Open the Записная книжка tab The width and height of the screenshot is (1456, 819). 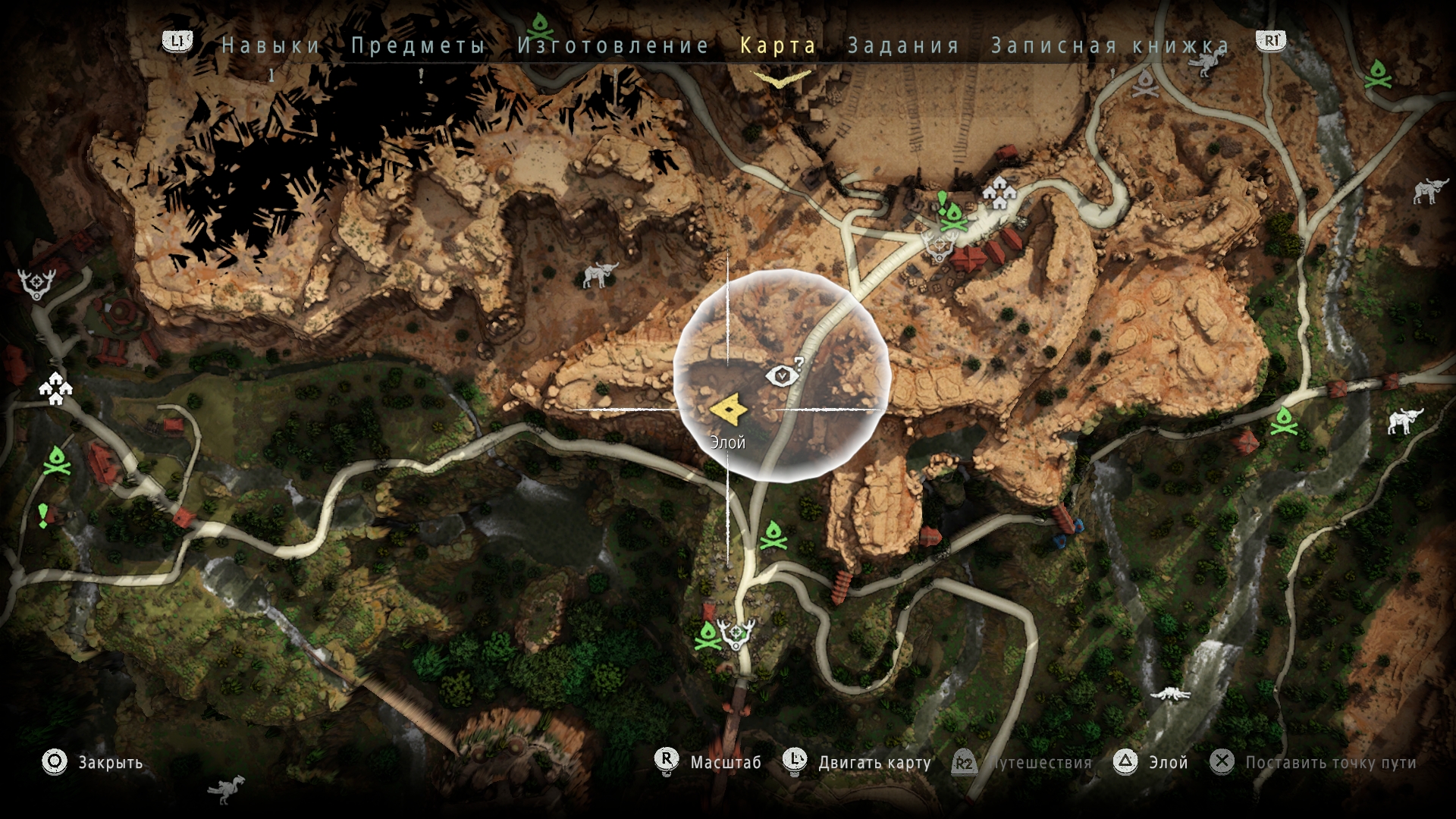(1109, 45)
